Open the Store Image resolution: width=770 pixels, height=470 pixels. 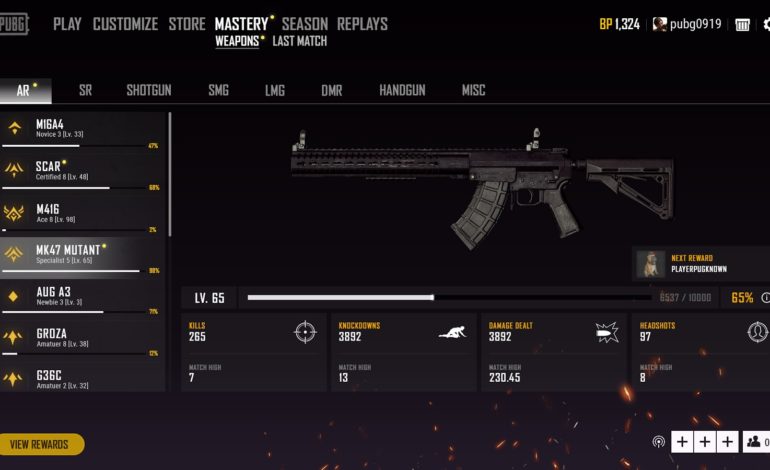187,24
